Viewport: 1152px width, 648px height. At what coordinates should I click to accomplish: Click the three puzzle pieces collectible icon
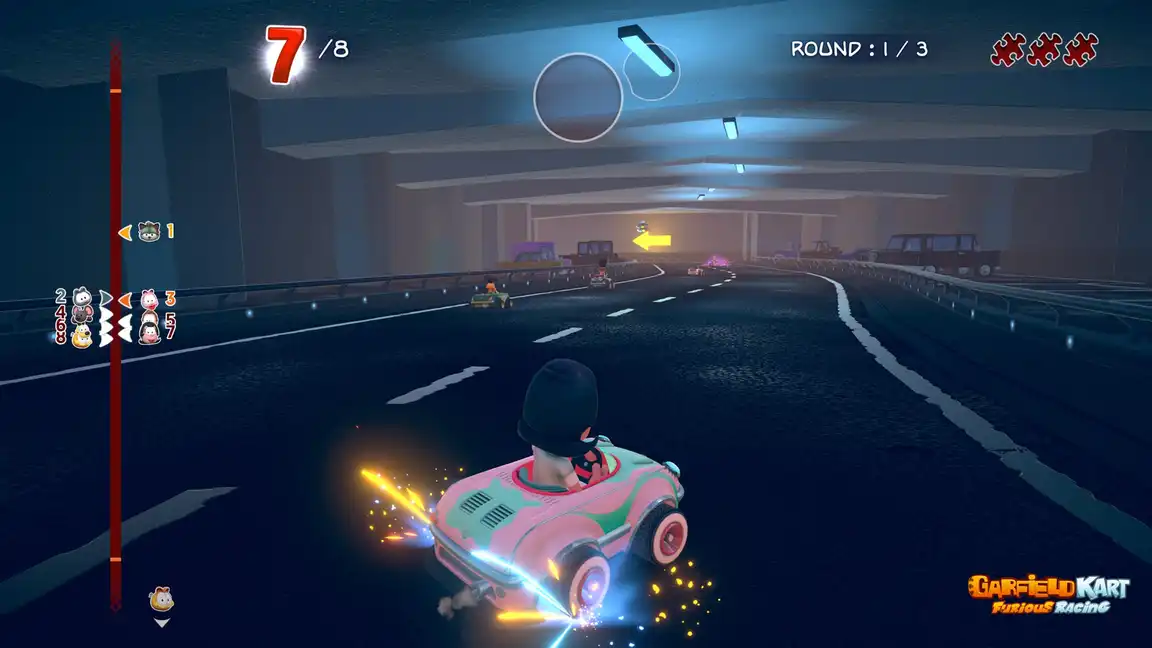pyautogui.click(x=1044, y=49)
